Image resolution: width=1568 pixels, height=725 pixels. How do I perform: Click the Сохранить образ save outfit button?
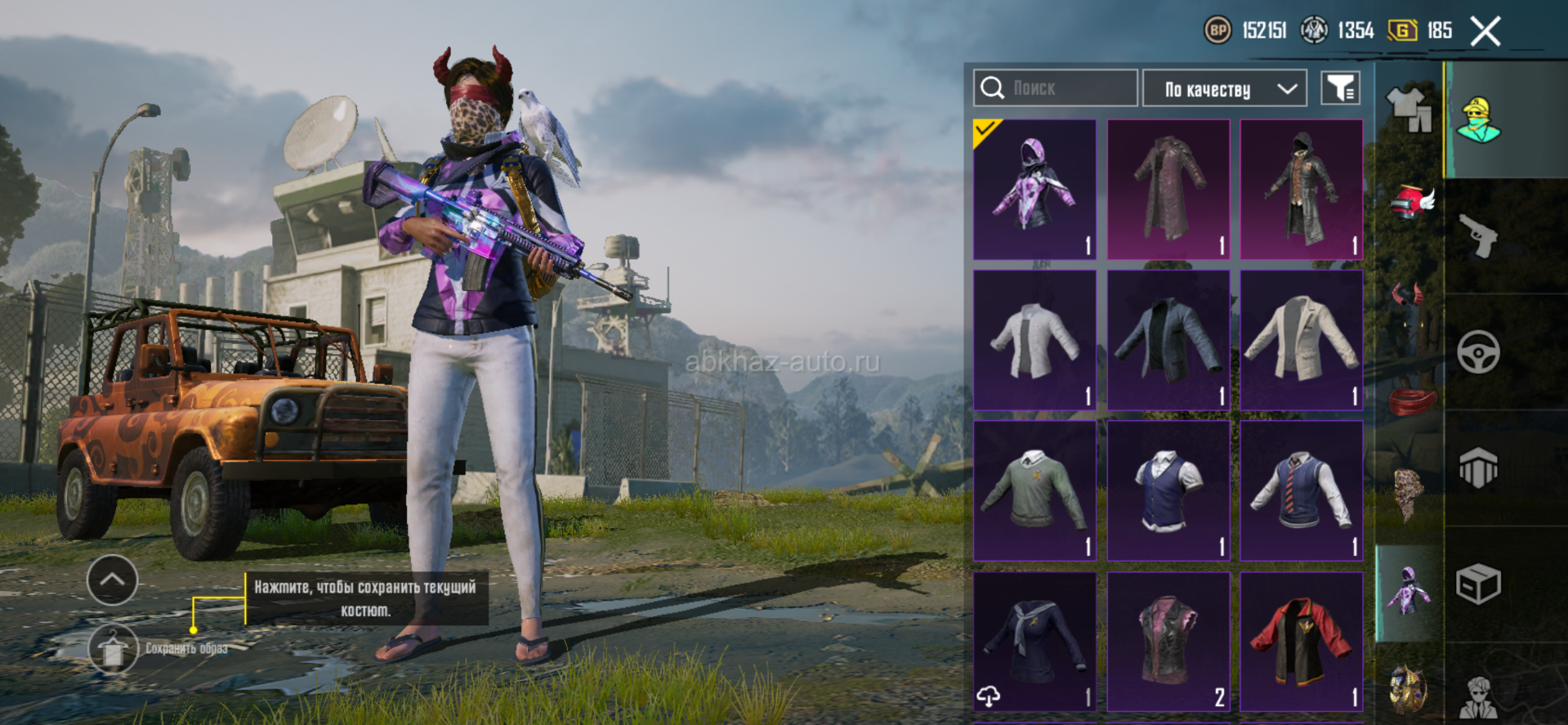coord(113,649)
